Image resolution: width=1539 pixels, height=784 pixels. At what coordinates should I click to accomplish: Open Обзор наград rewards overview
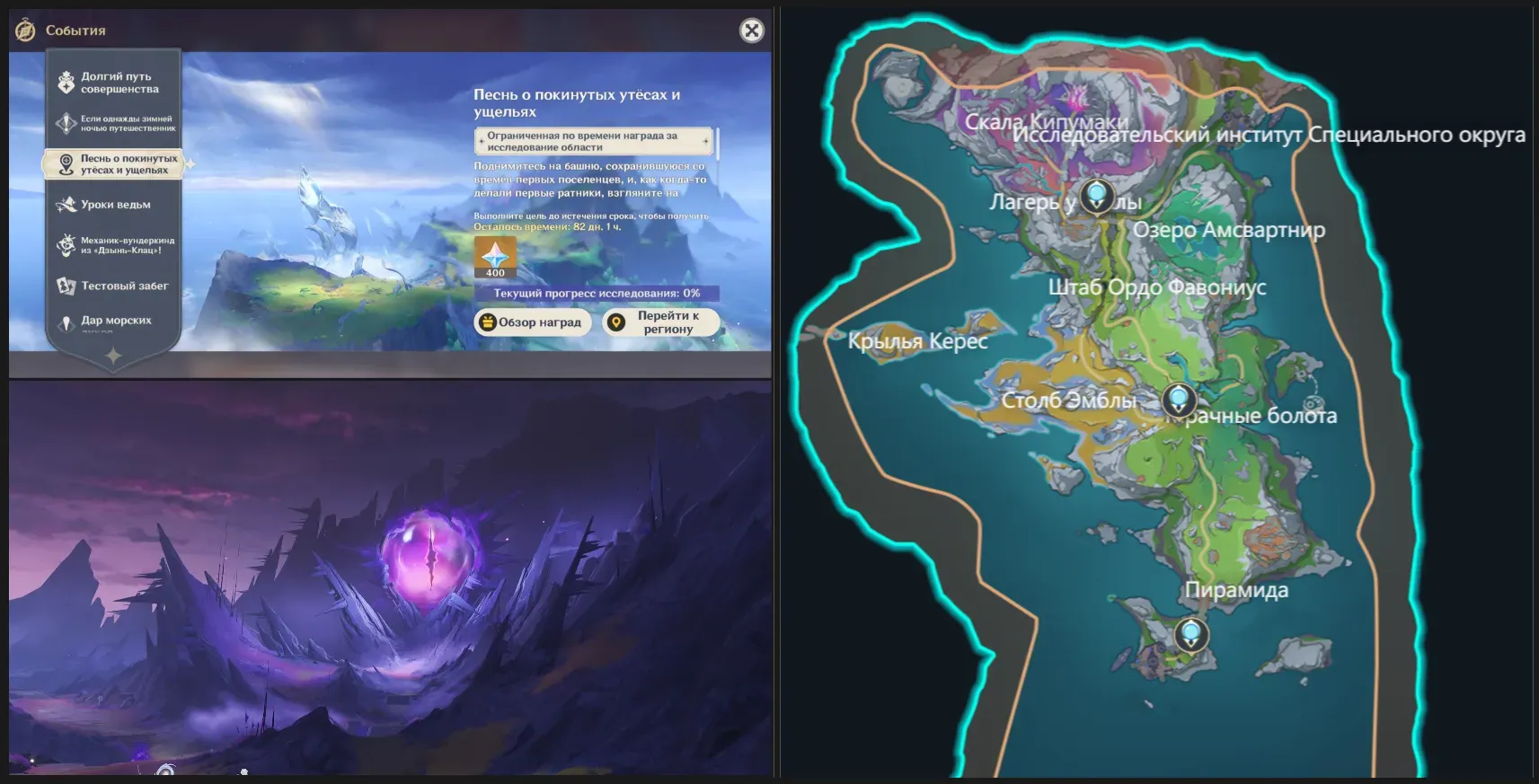pos(532,322)
